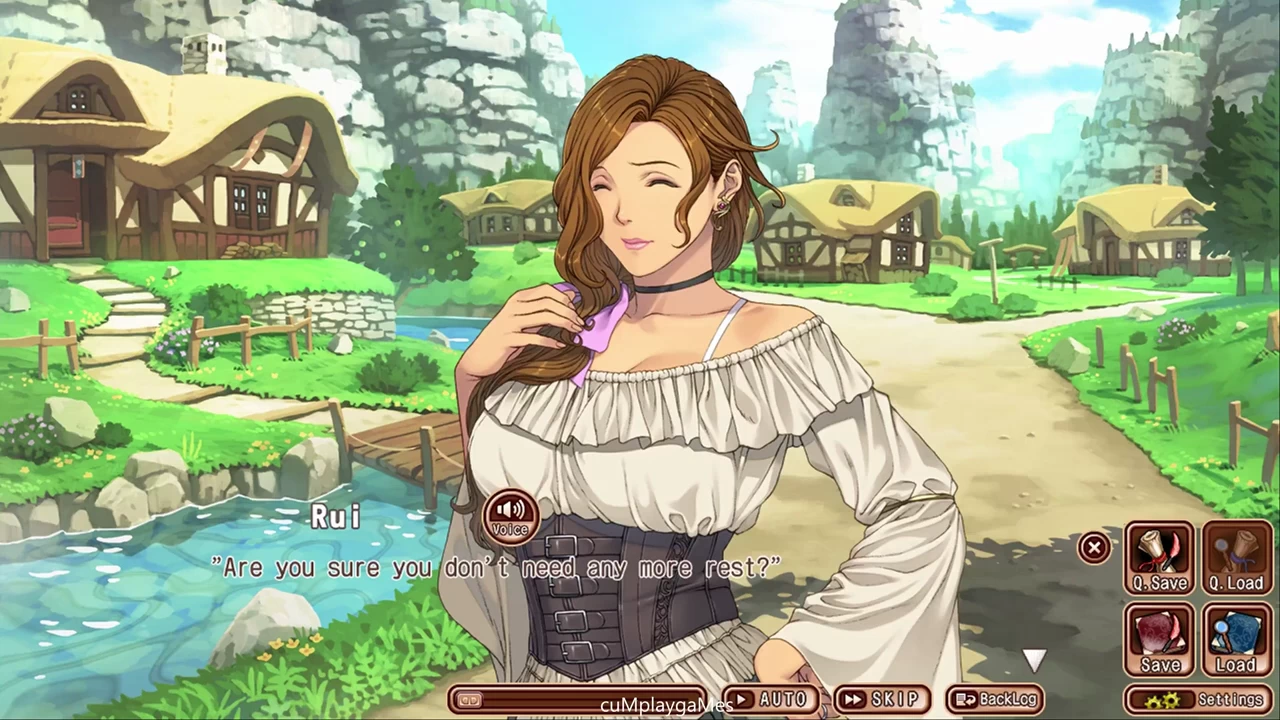Viewport: 1280px width, 720px height.
Task: Activate the SKIP button
Action: 882,699
